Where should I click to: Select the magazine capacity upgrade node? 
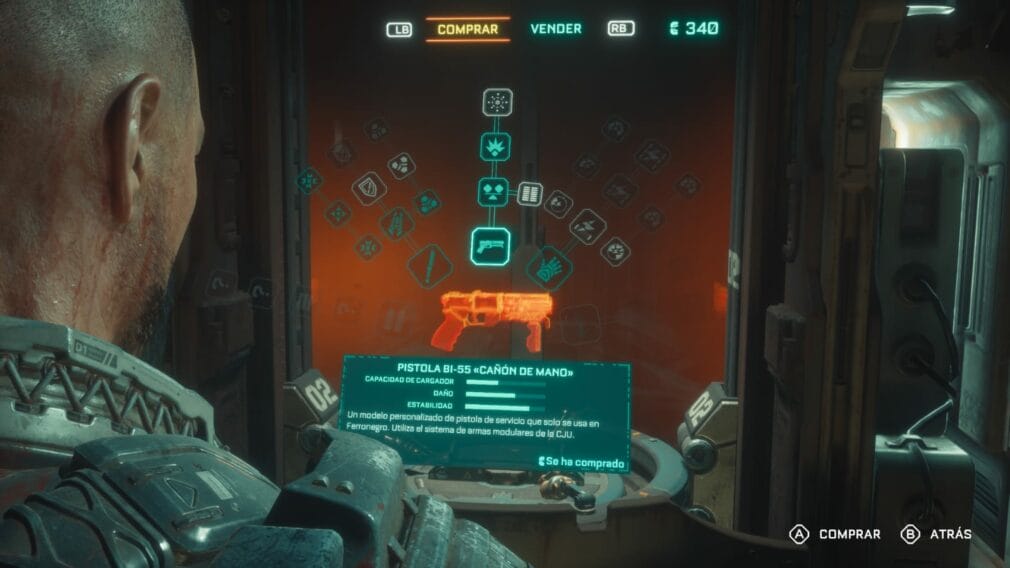pyautogui.click(x=530, y=192)
